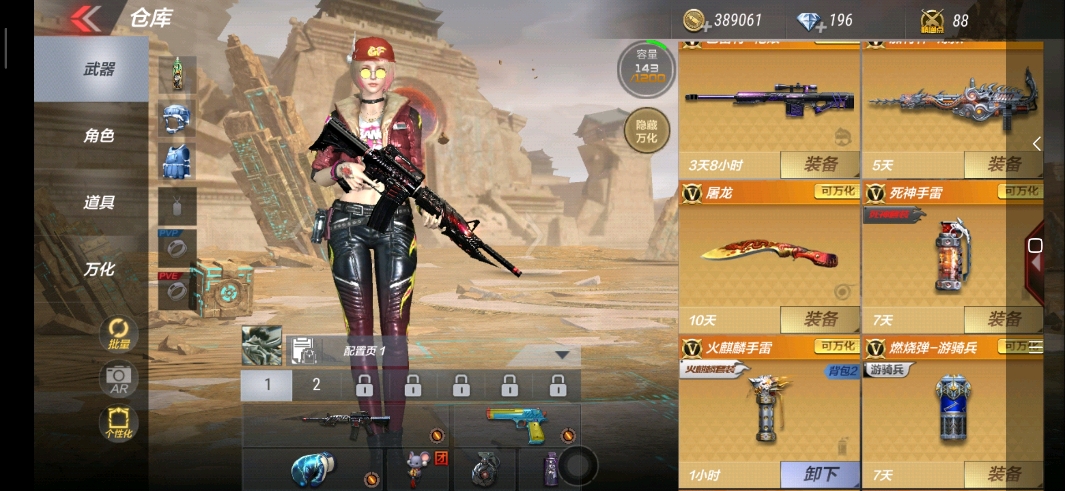Viewport: 1065px width, 491px height.
Task: Switch to the 万化 tab
Action: pyautogui.click(x=98, y=269)
